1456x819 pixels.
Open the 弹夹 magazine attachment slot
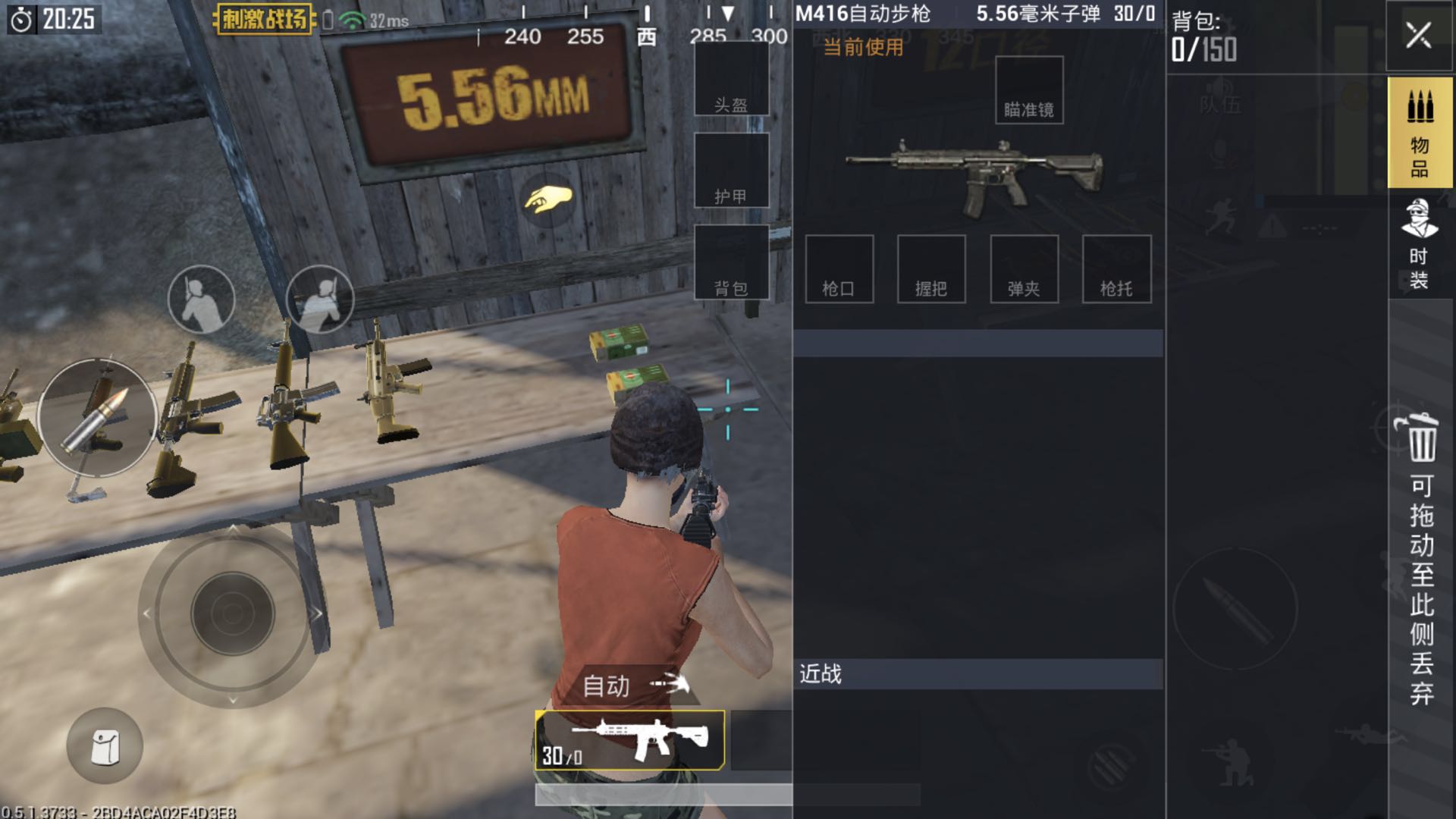[x=1025, y=269]
